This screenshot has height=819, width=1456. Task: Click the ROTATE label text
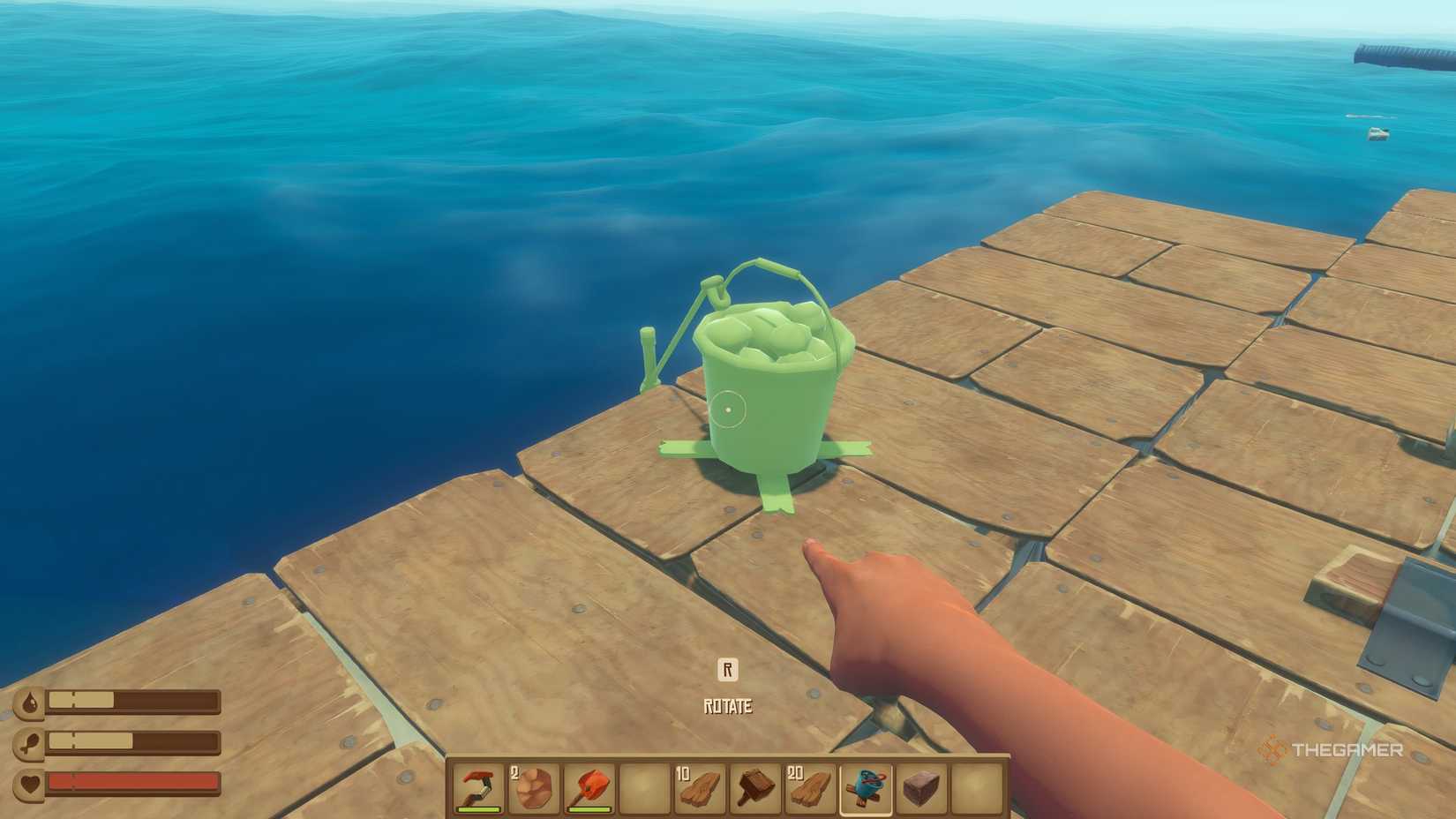point(727,705)
